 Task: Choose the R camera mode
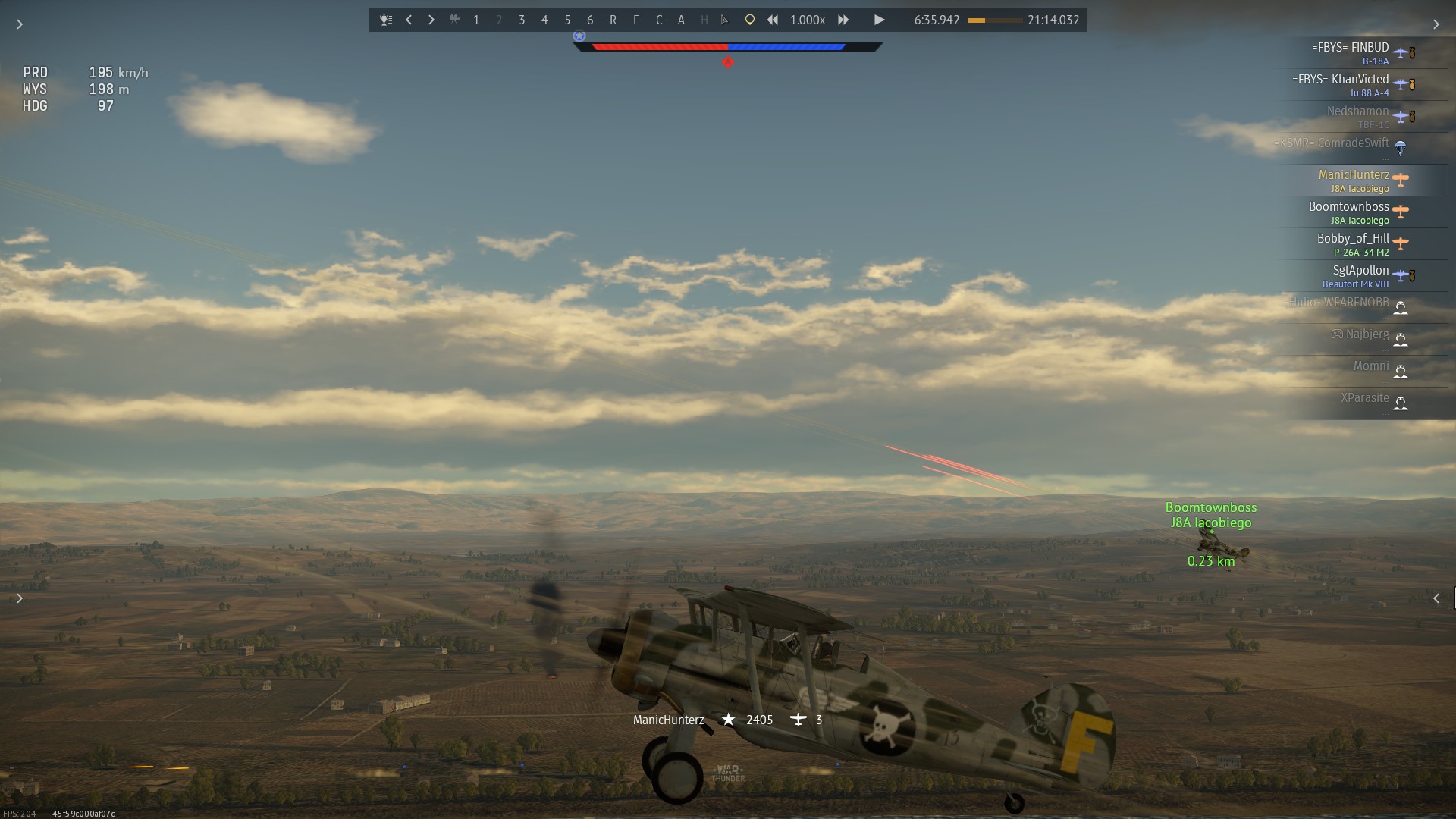click(613, 20)
